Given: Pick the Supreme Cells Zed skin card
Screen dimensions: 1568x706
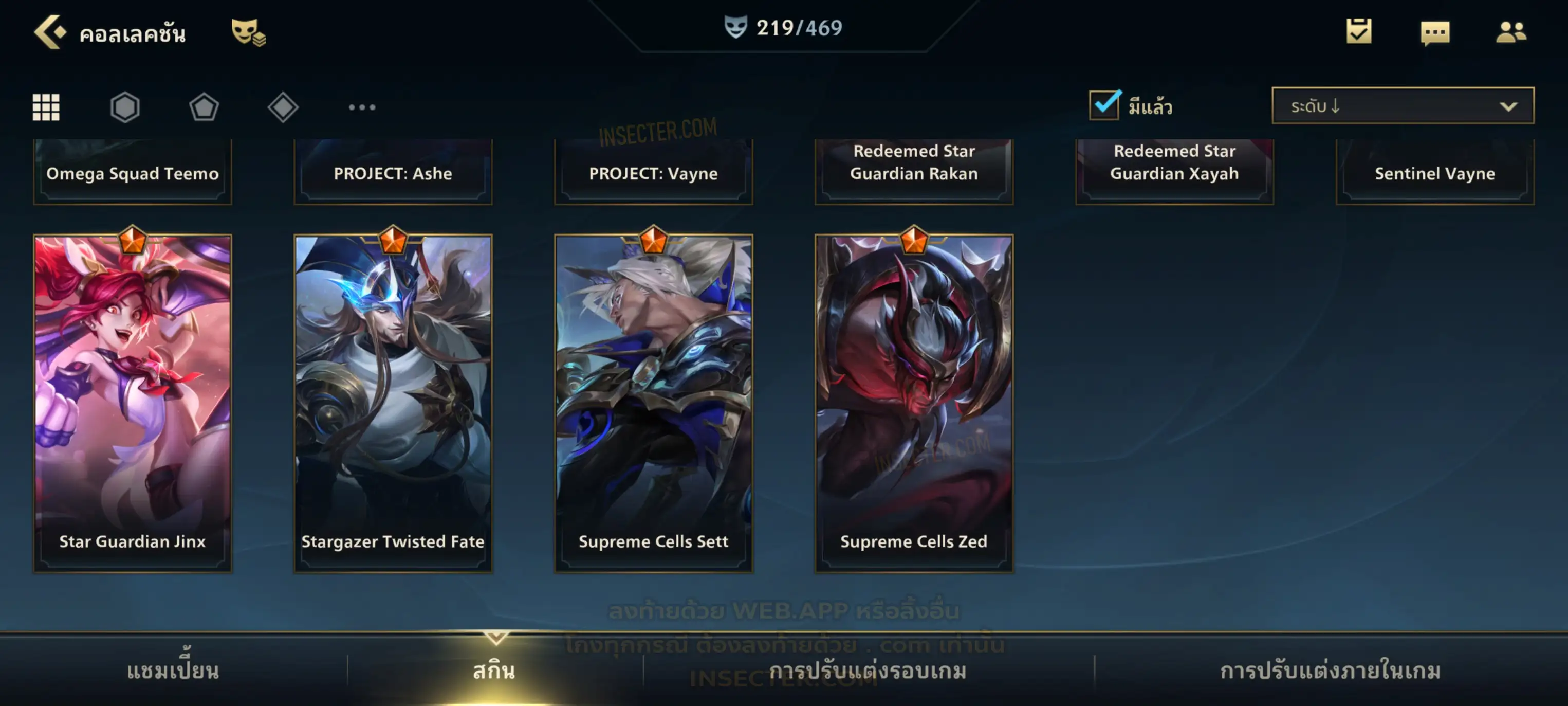Looking at the screenshot, I should coord(914,402).
